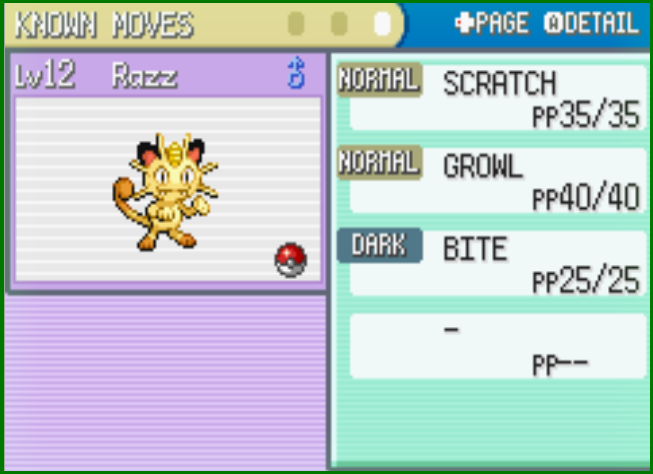
Task: Highlight the BITE dark-type move
Action: click(x=490, y=263)
